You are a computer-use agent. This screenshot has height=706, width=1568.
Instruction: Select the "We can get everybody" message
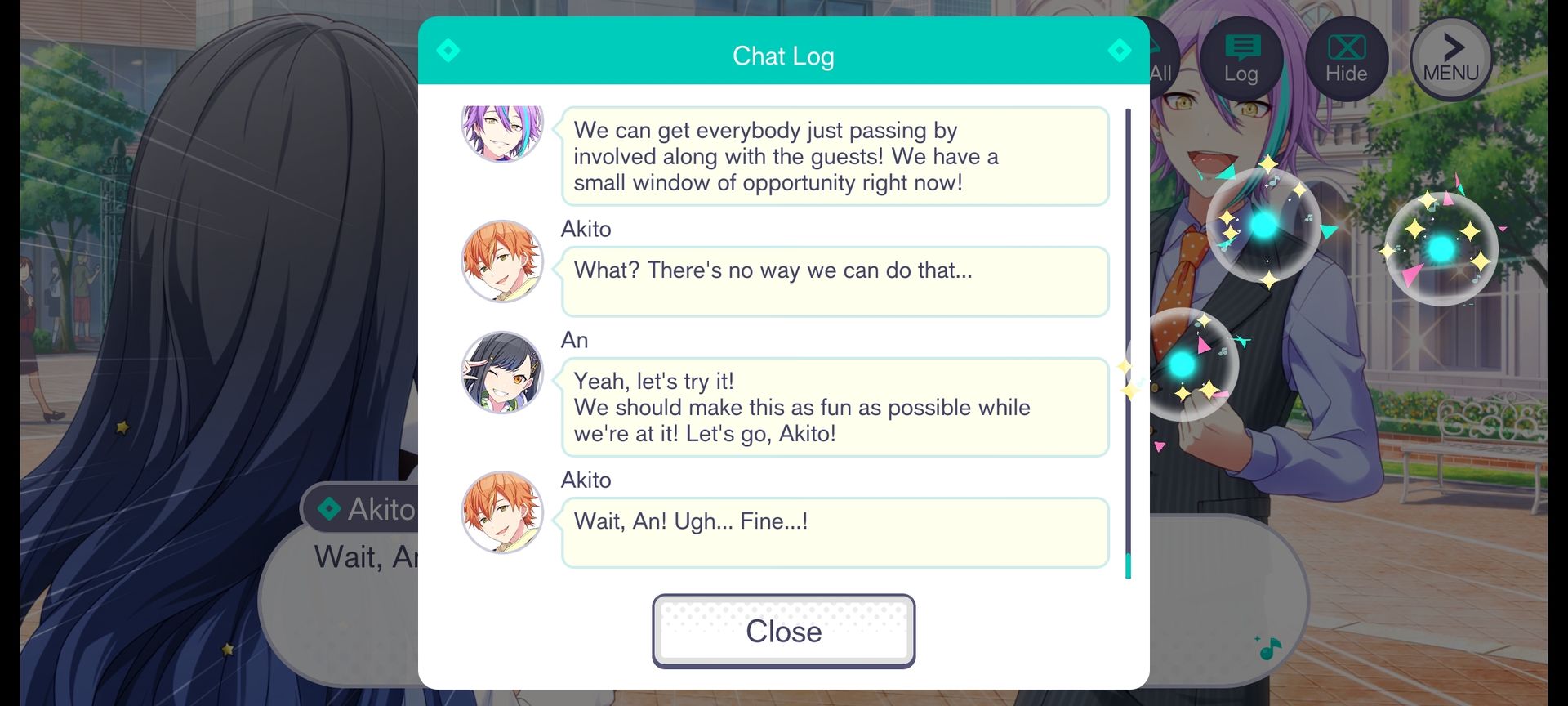(834, 156)
